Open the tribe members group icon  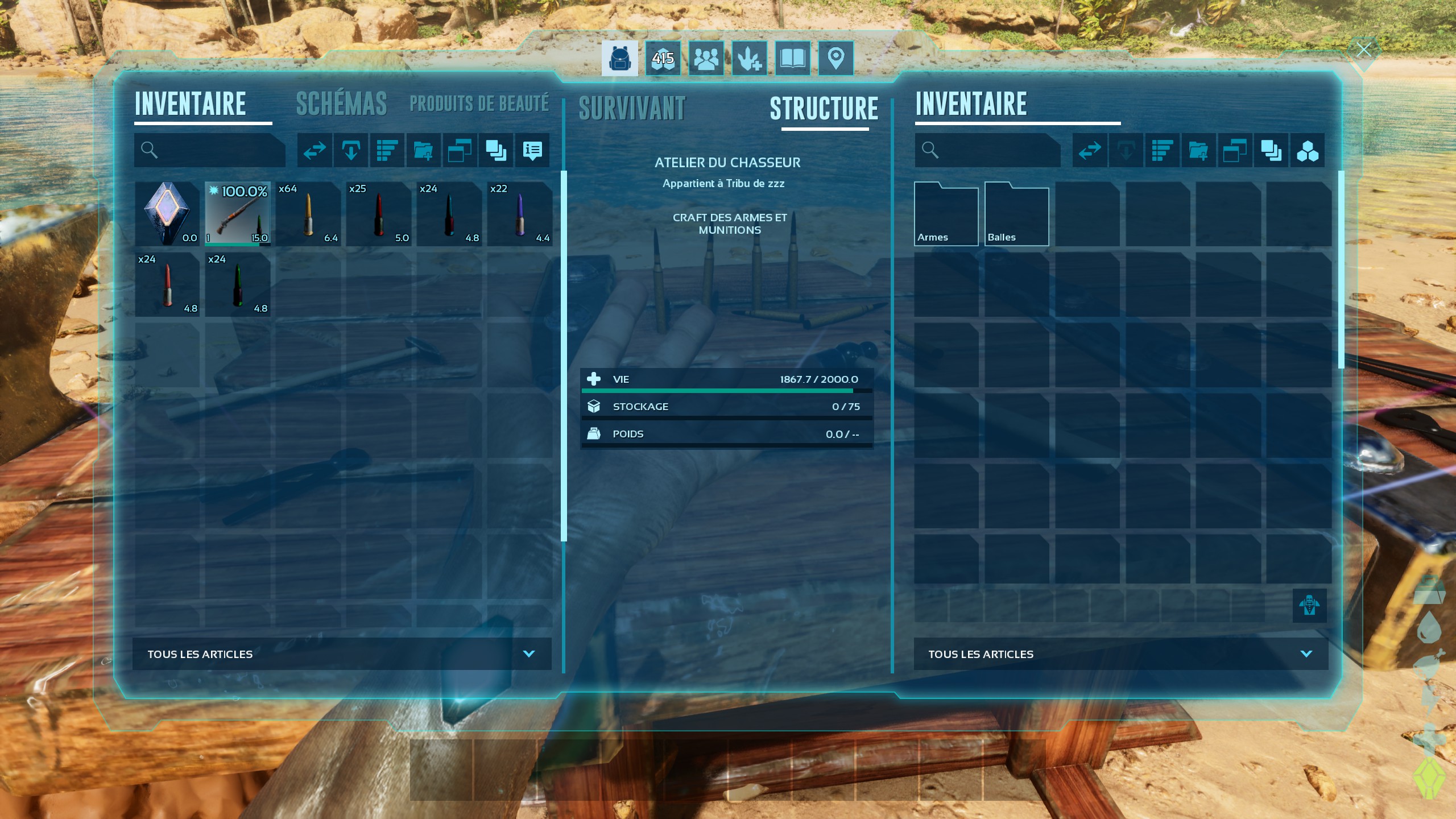[706, 58]
